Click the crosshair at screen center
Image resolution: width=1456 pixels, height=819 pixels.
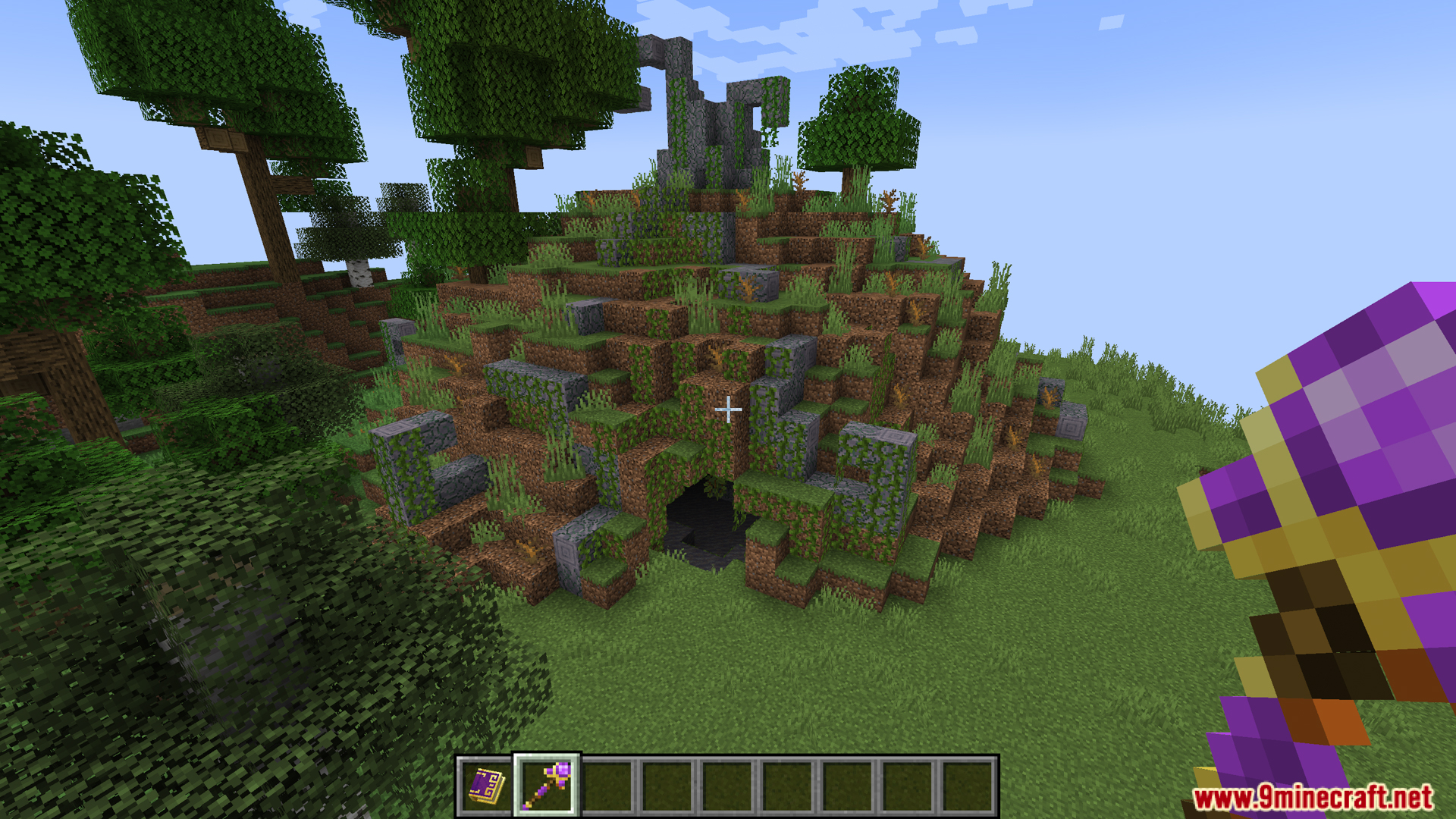pos(728,409)
